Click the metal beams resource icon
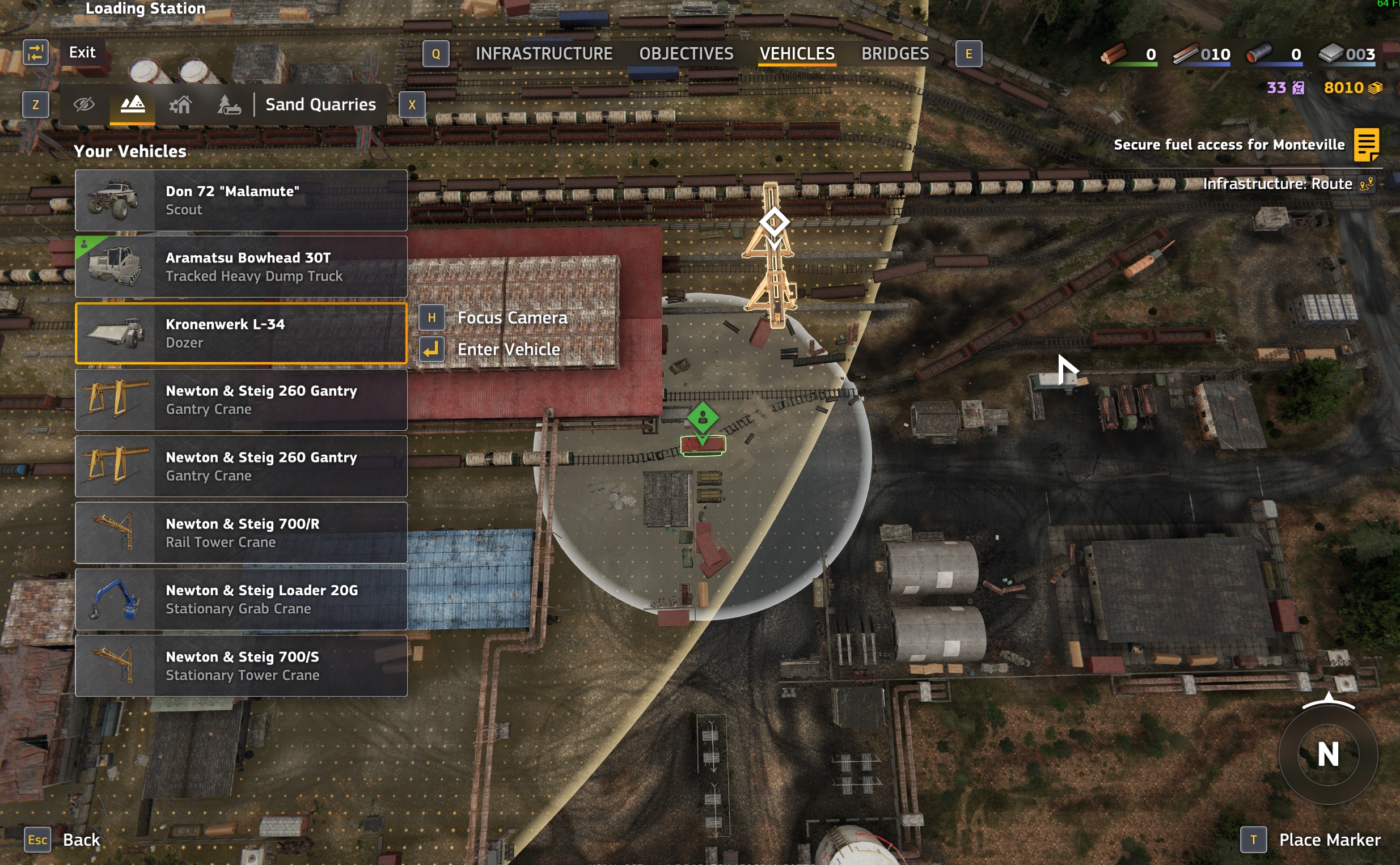The width and height of the screenshot is (1400, 865). tap(1186, 54)
